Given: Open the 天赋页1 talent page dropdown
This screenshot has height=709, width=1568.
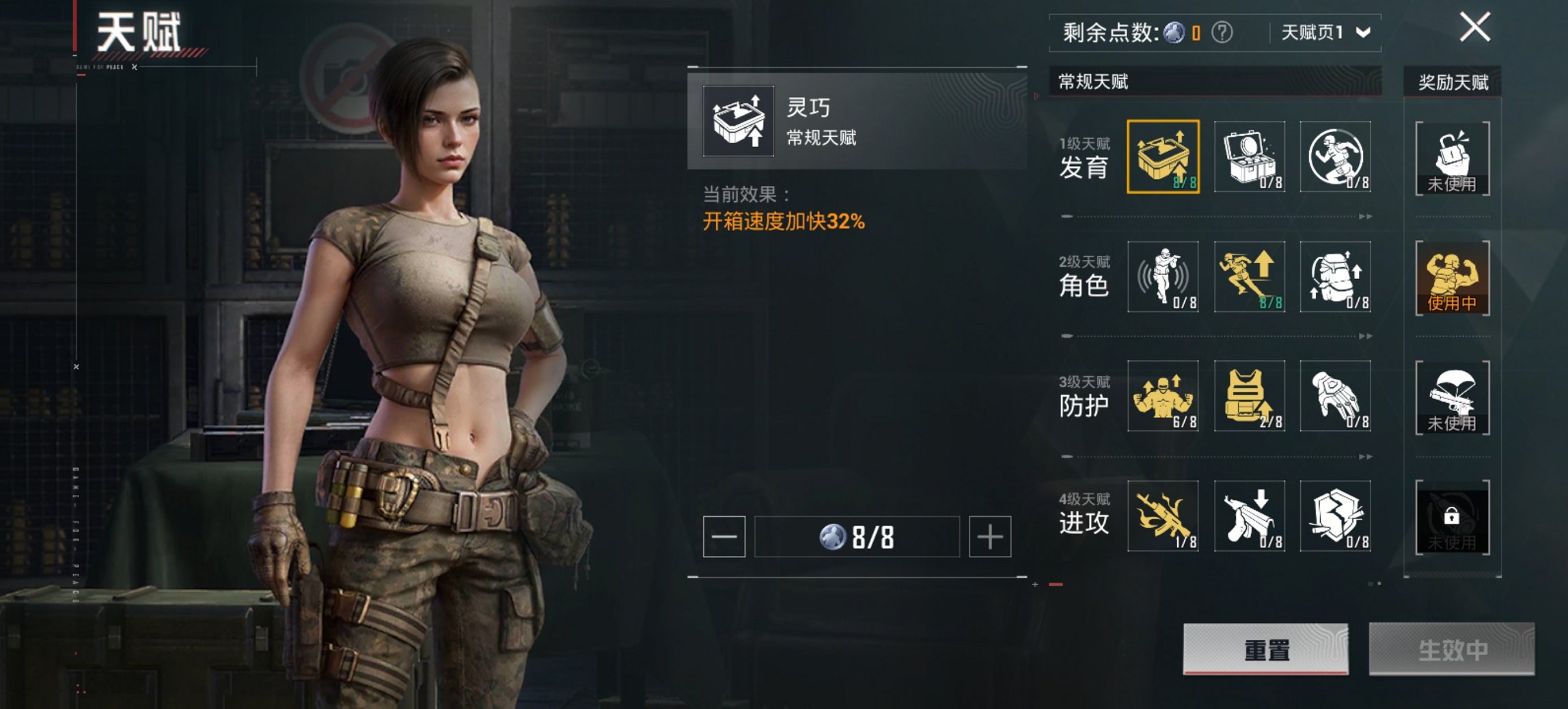Looking at the screenshot, I should (1325, 33).
